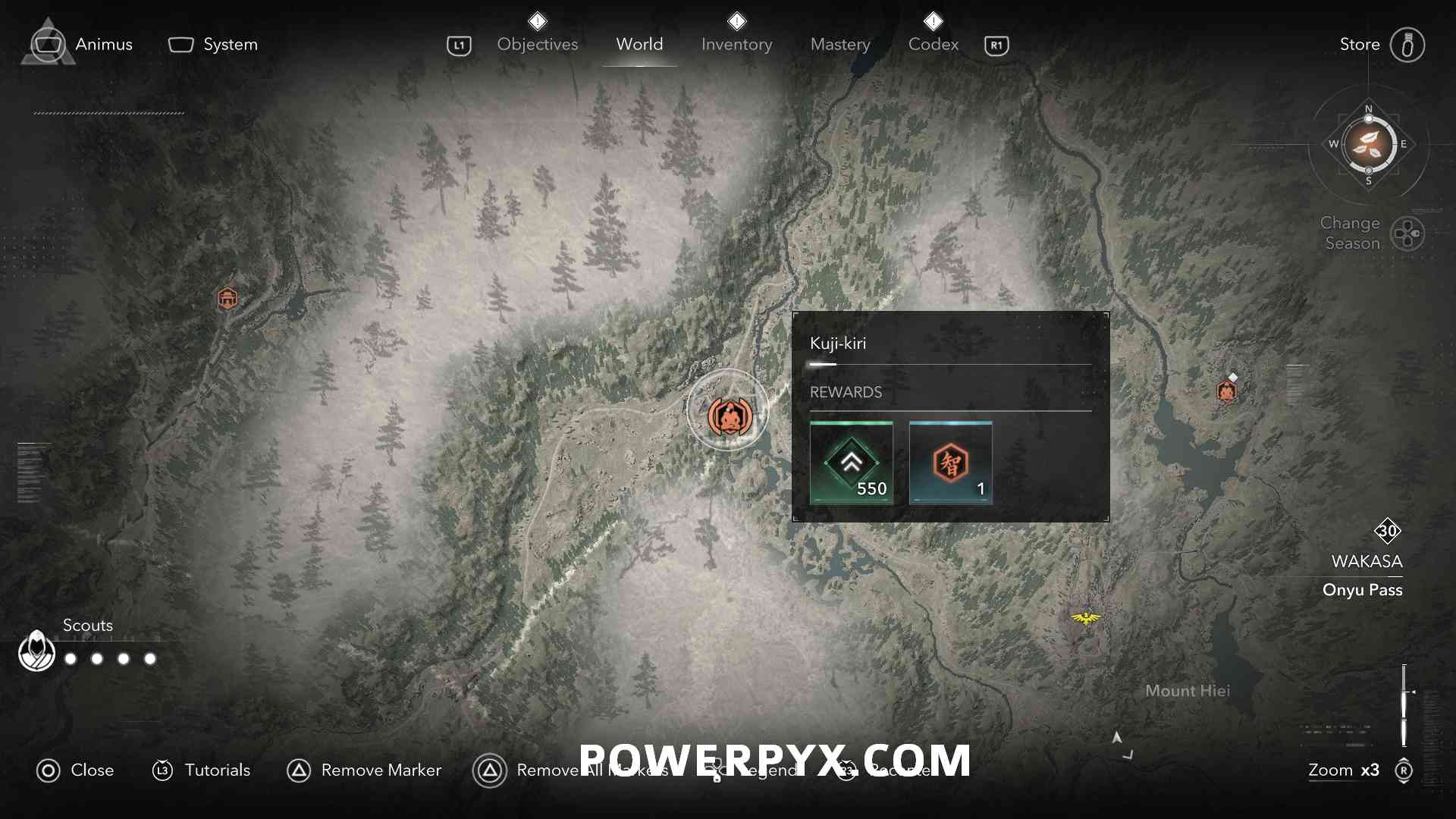Image resolution: width=1456 pixels, height=819 pixels.
Task: Switch to the World tab
Action: (x=639, y=45)
